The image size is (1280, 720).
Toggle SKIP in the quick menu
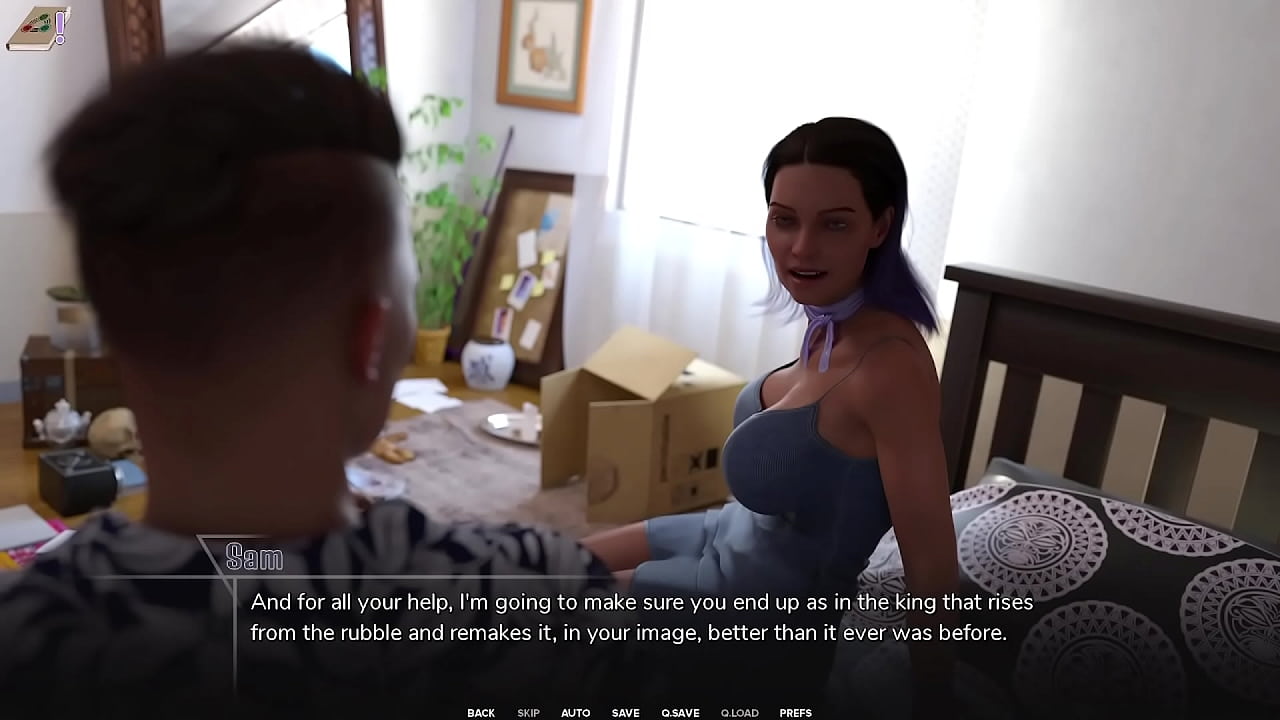click(528, 713)
